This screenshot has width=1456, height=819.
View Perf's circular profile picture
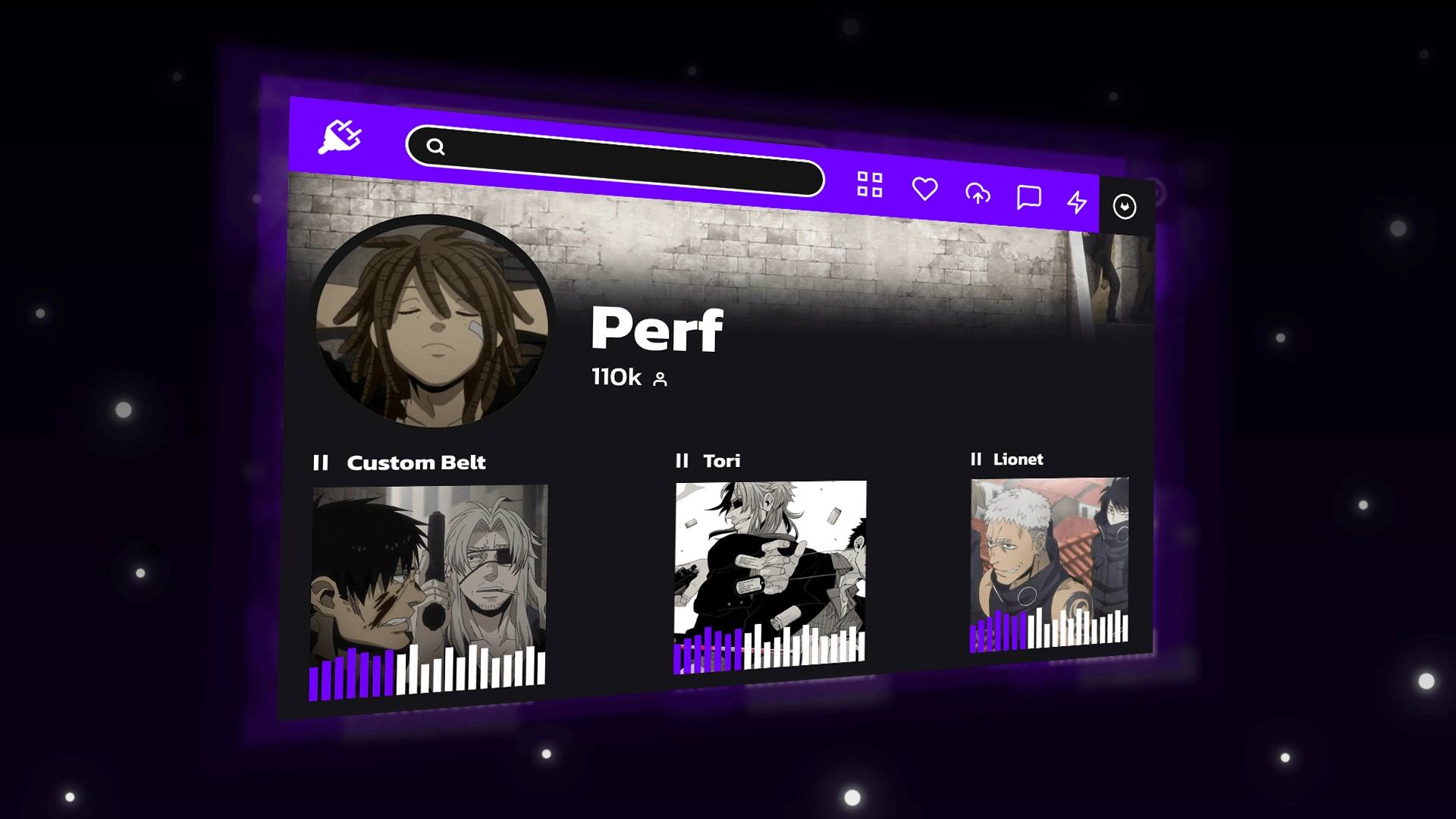click(432, 322)
